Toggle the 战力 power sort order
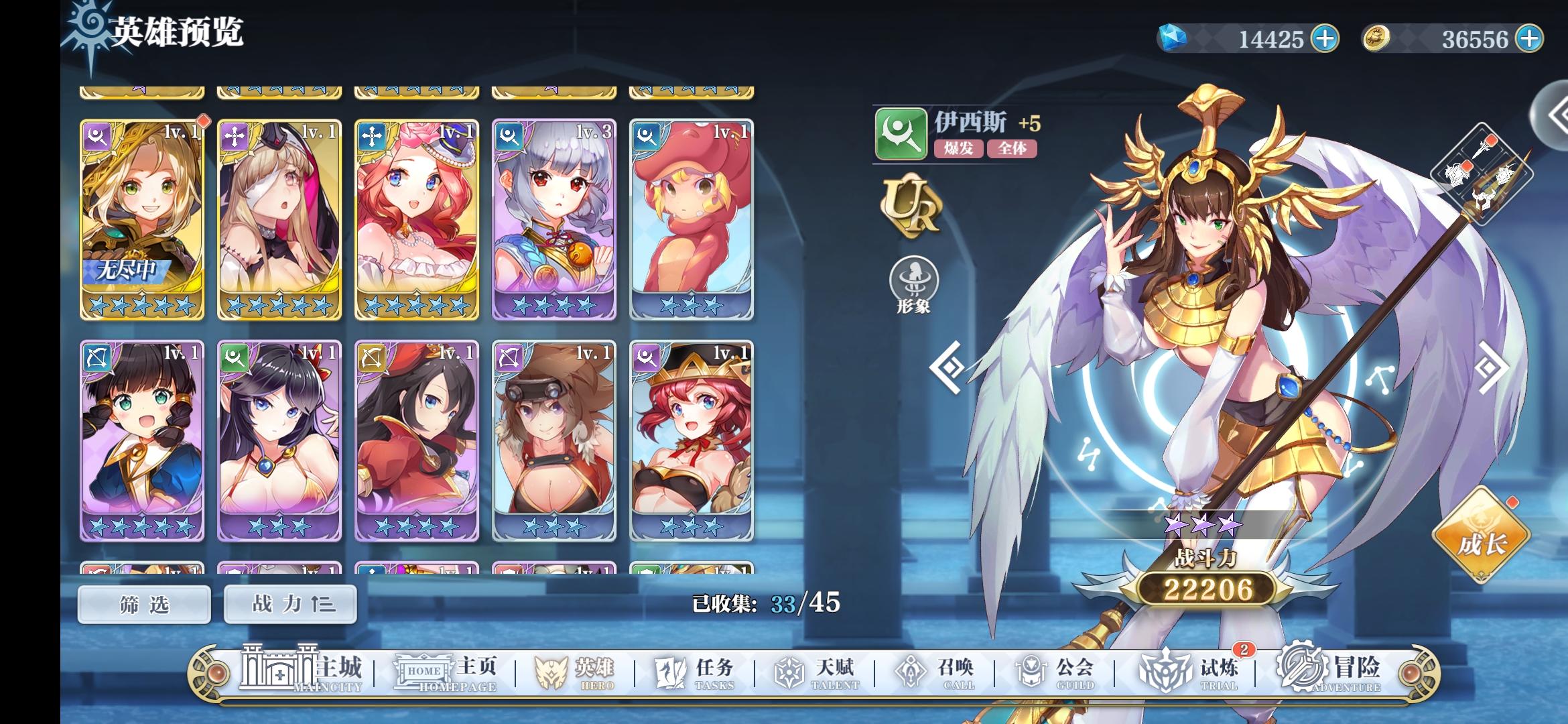This screenshot has height=724, width=1568. [288, 603]
